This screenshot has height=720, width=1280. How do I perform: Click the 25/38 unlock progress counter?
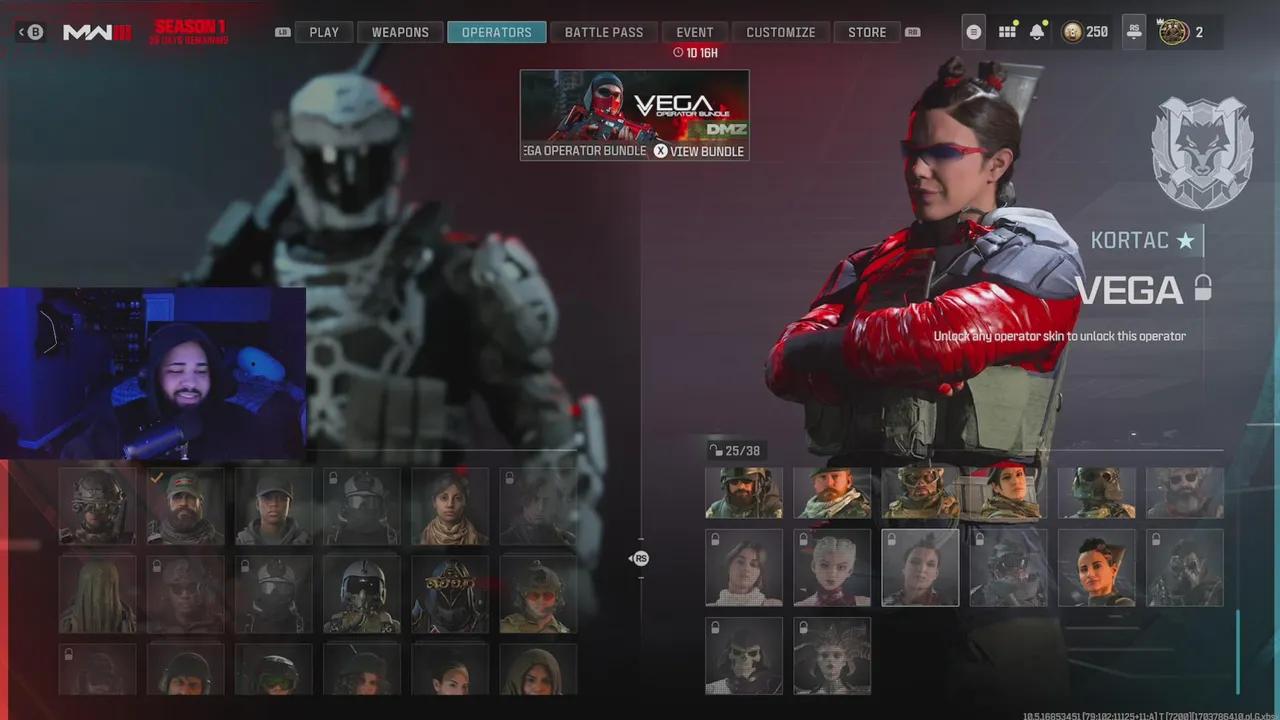pyautogui.click(x=737, y=450)
